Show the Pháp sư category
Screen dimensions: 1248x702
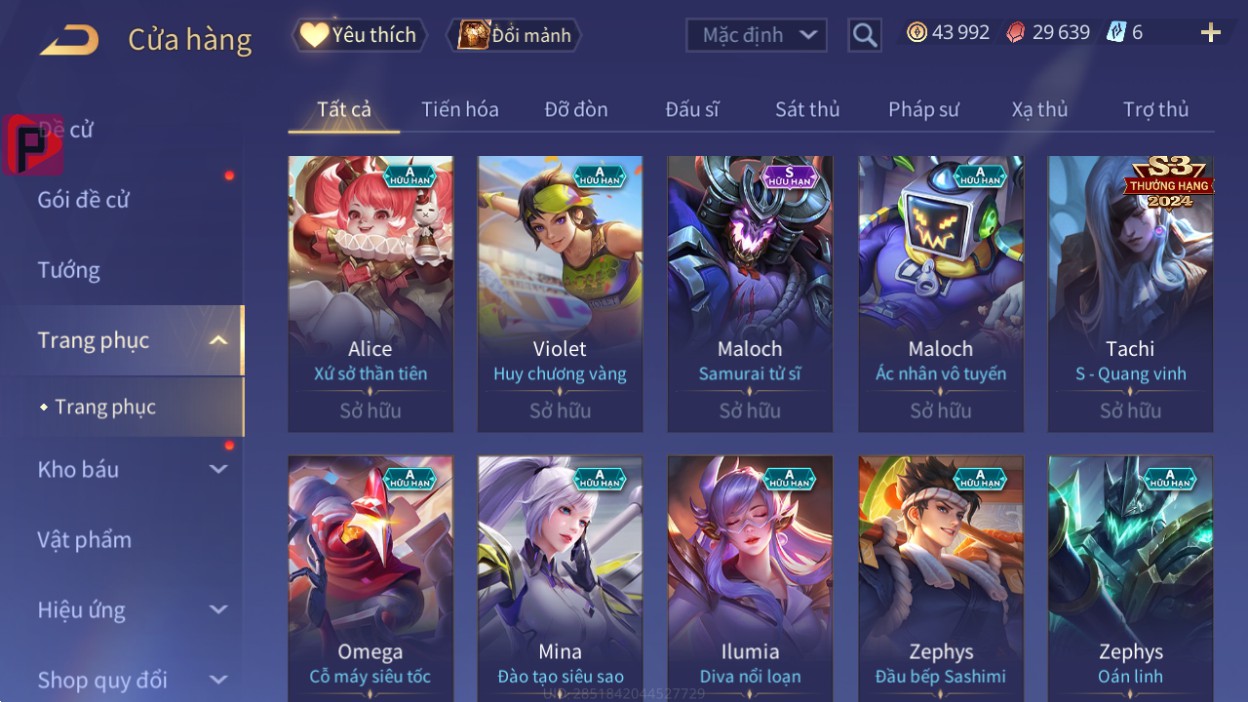(x=923, y=109)
